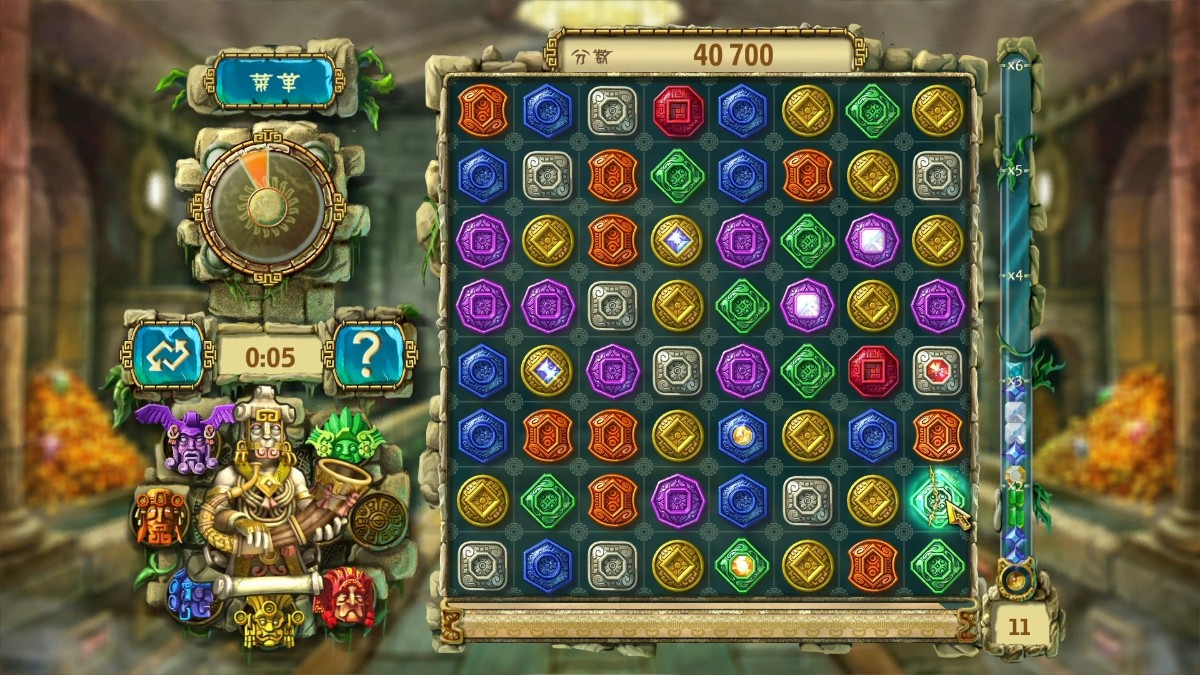
Task: Select the glowing green tile on the board
Action: (936, 499)
